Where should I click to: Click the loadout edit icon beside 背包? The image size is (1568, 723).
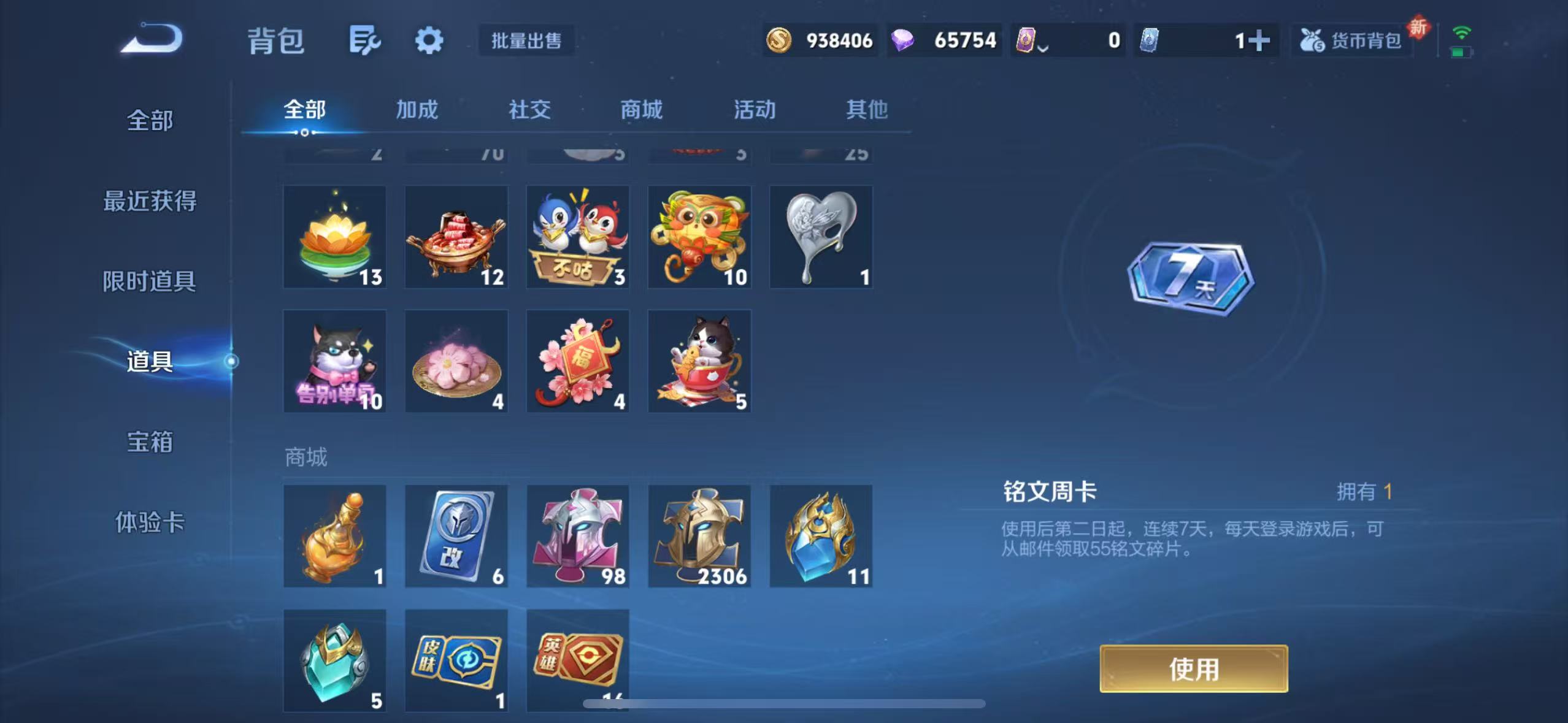(x=365, y=39)
